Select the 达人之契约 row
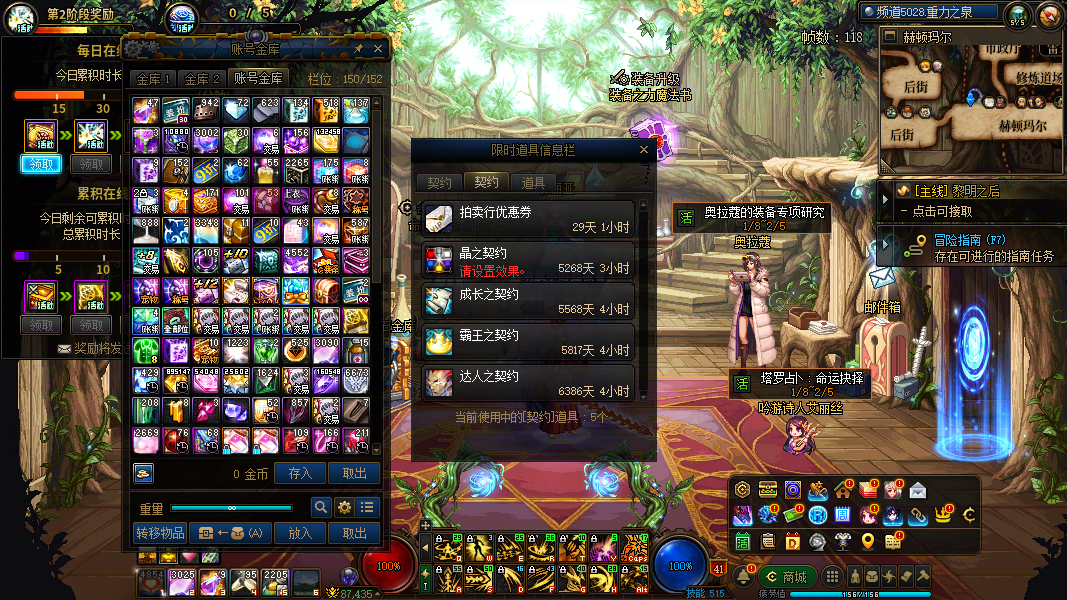 pyautogui.click(x=528, y=384)
